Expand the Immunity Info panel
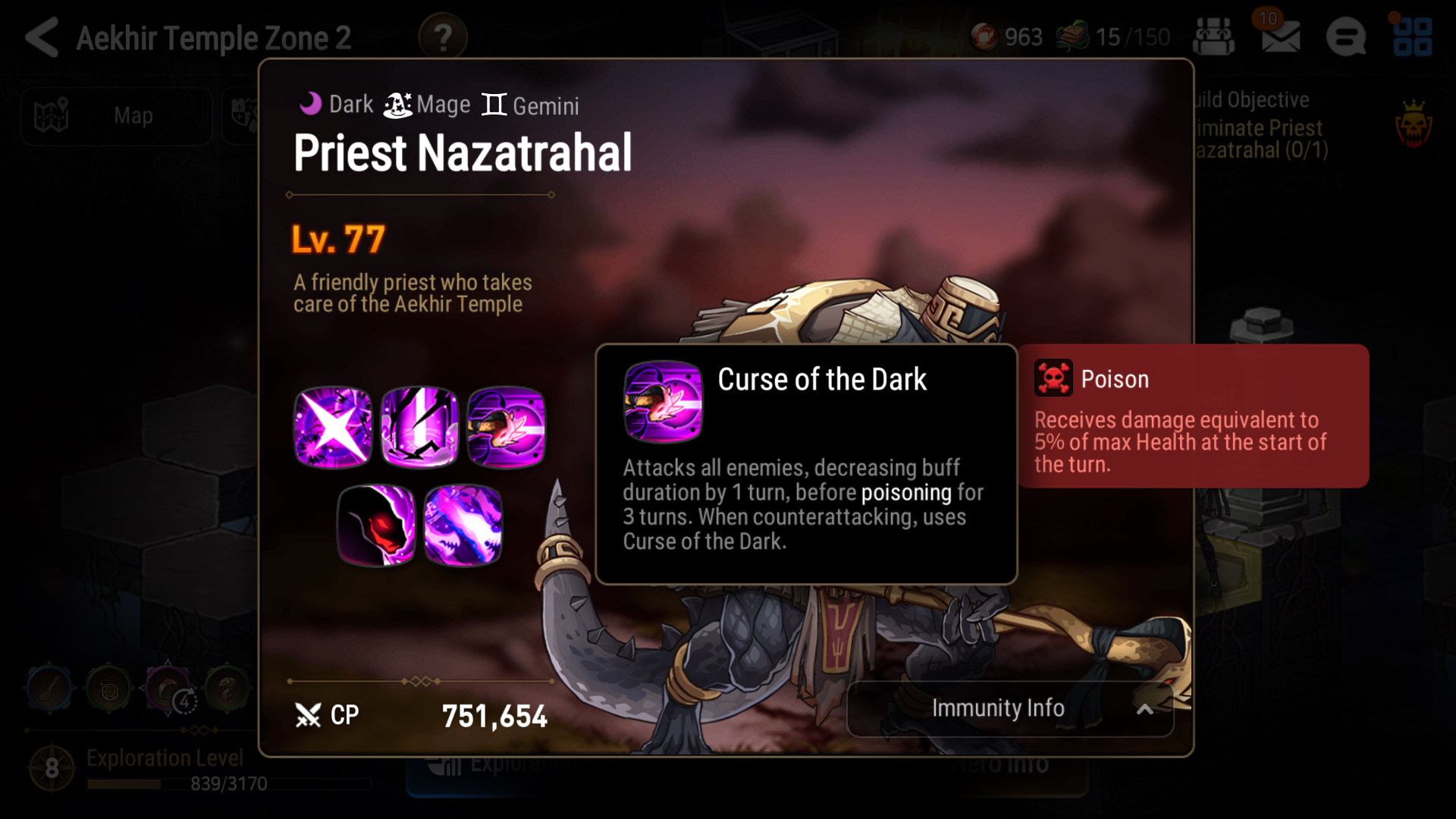Image resolution: width=1456 pixels, height=819 pixels. click(x=1010, y=708)
